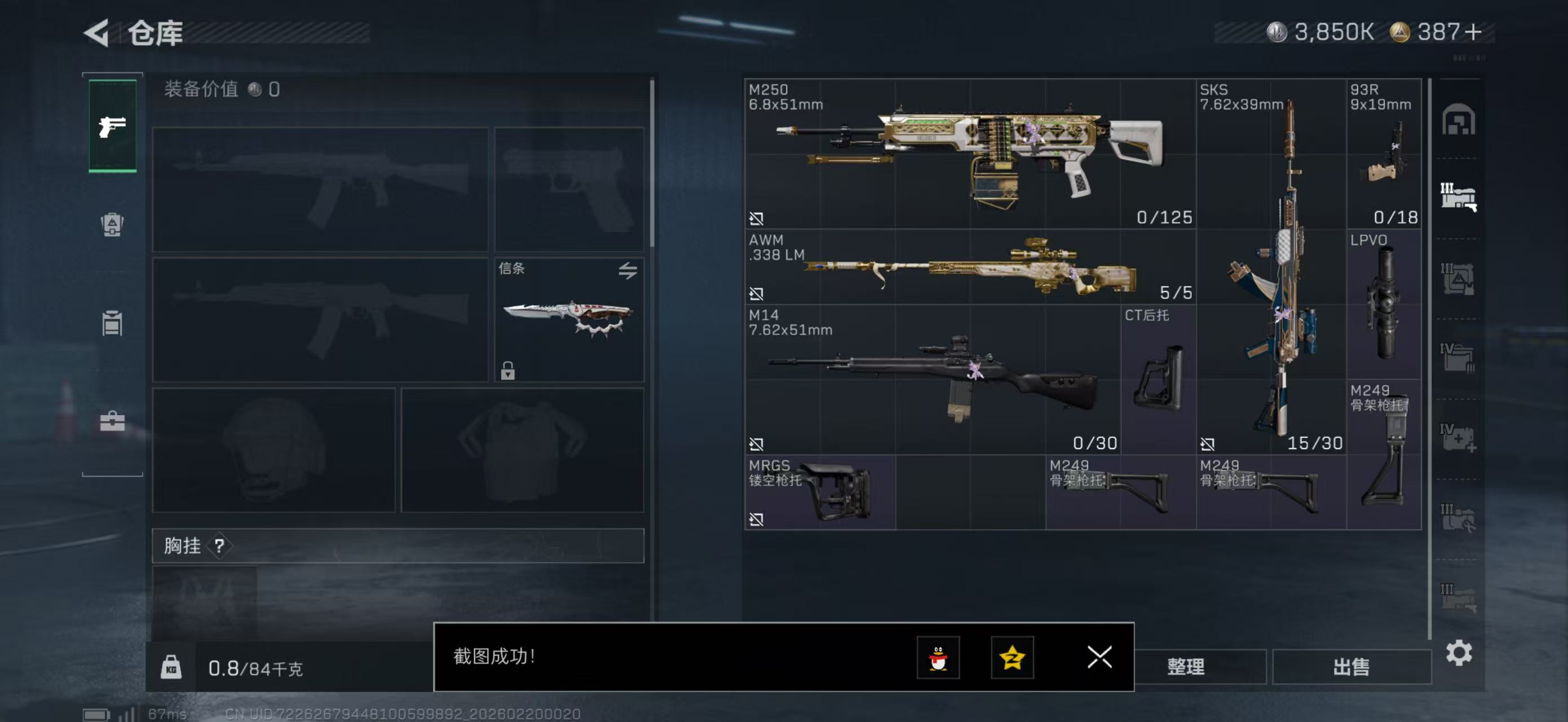Image resolution: width=1568 pixels, height=722 pixels.
Task: Open the medical briefcase tab
Action: click(112, 421)
